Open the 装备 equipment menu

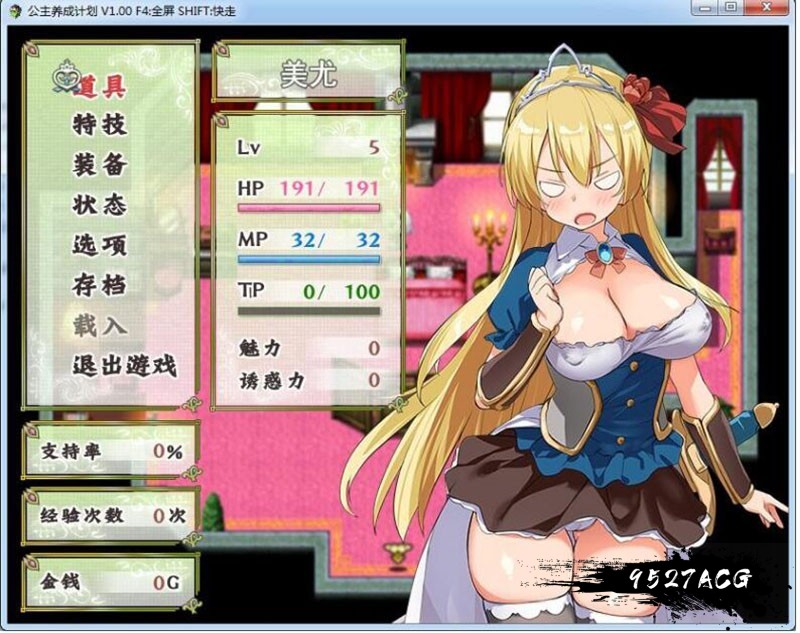[100, 165]
